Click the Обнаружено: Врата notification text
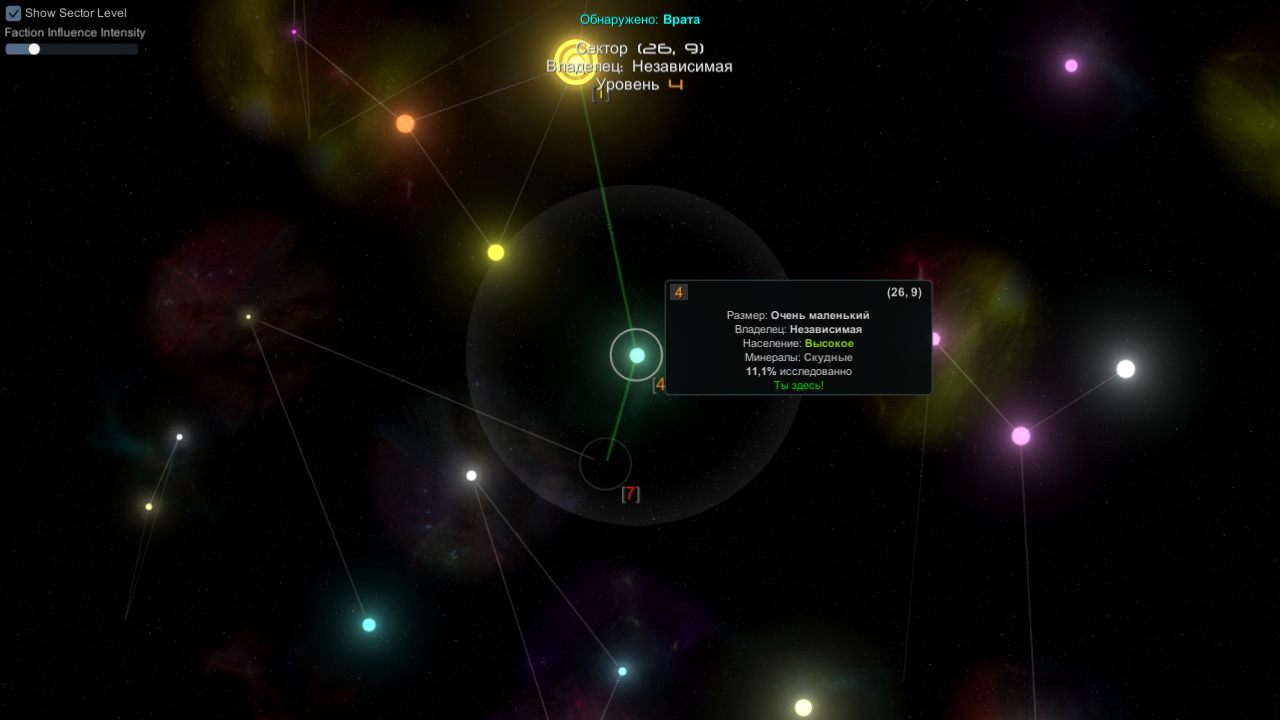The width and height of the screenshot is (1280, 720). 639,18
